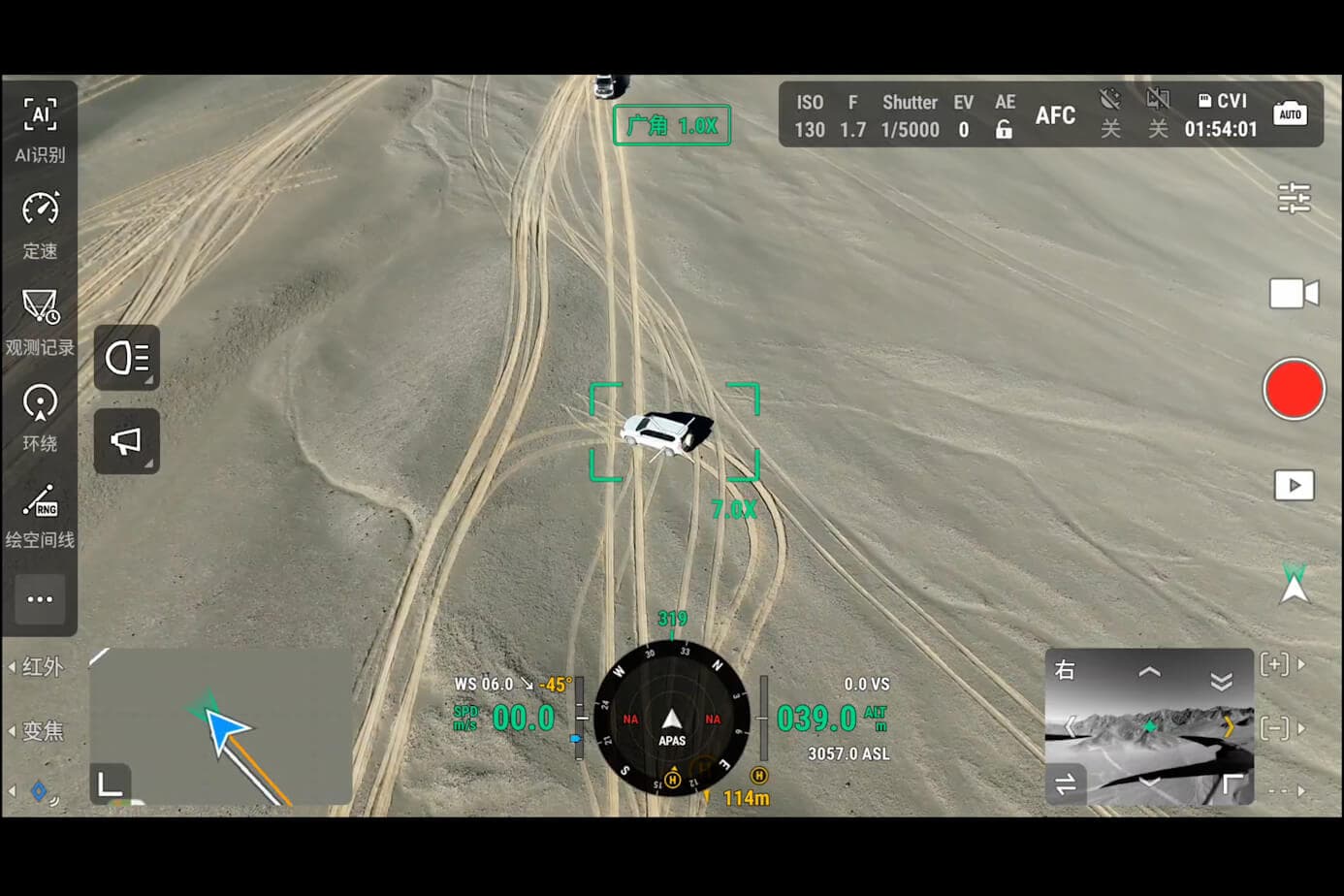Open the AUTO camera mode selector
This screenshot has height=896, width=1344.
point(1290,114)
